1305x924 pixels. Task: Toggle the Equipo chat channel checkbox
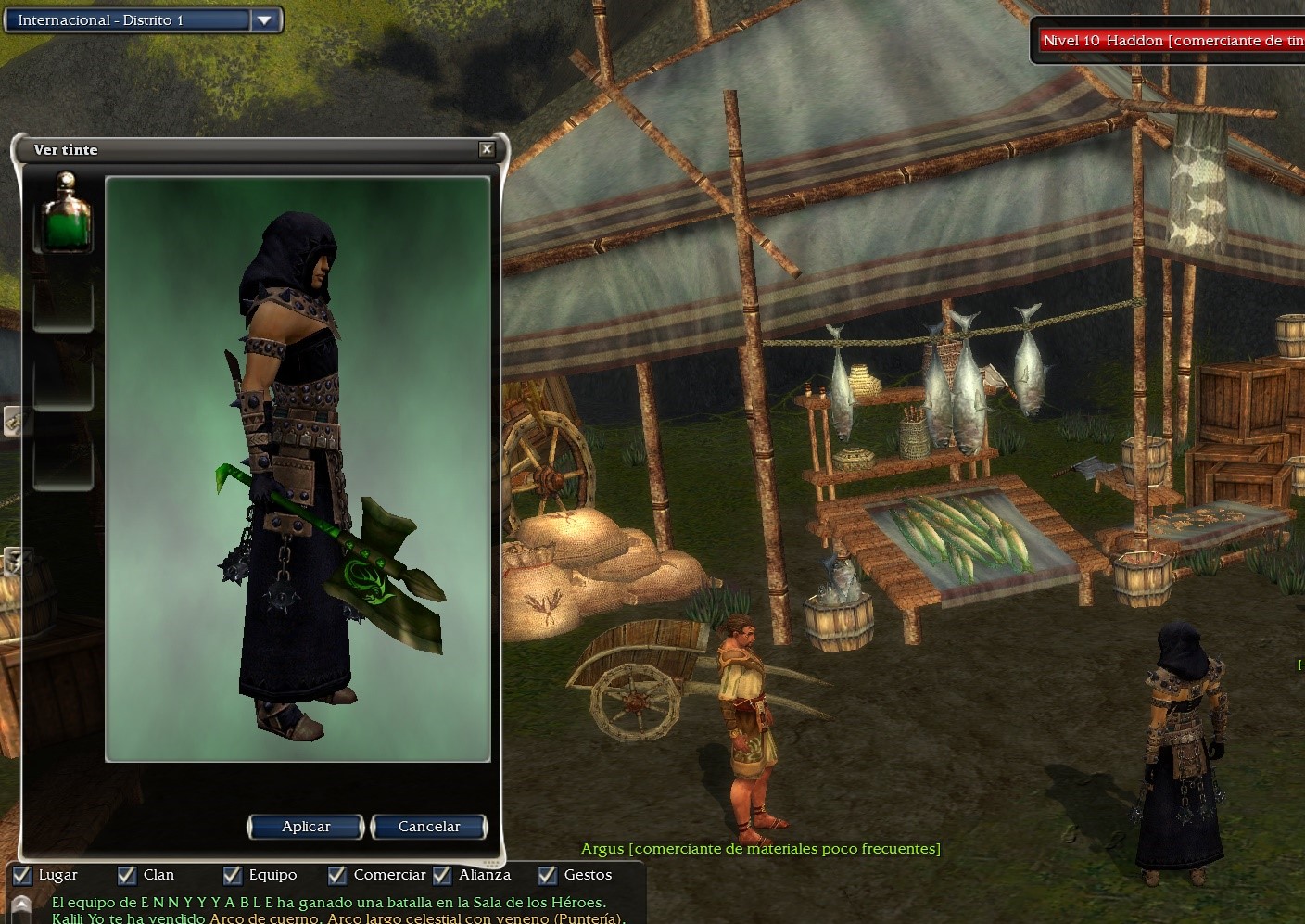[233, 875]
